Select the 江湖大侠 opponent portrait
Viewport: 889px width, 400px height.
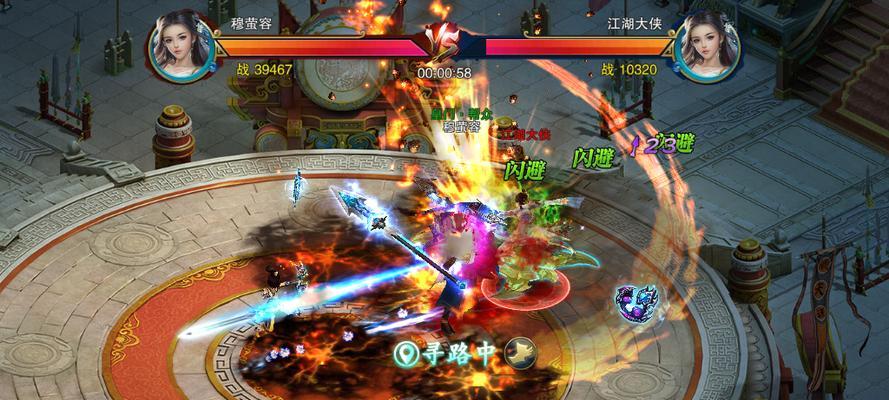705,47
